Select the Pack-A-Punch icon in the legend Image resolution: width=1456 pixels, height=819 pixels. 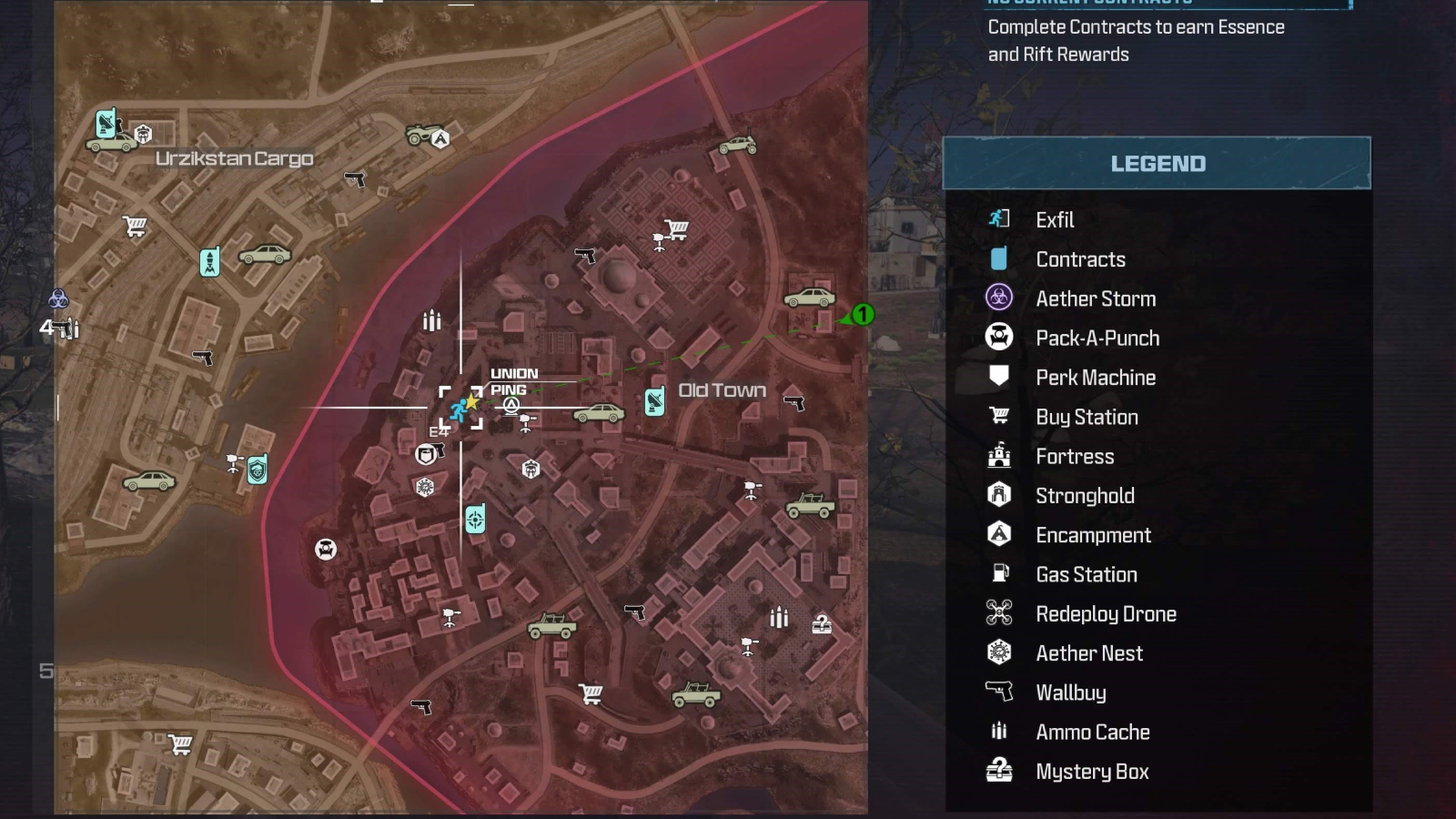1000,338
